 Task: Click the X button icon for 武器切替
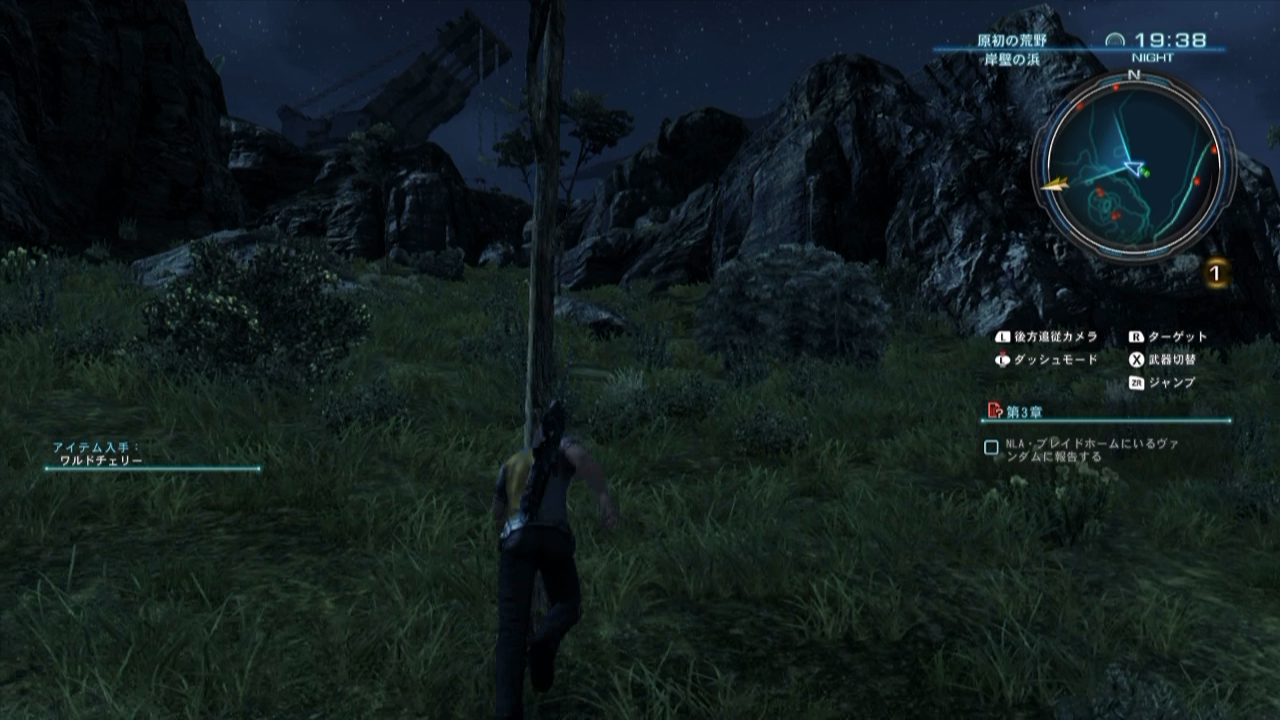[1136, 360]
